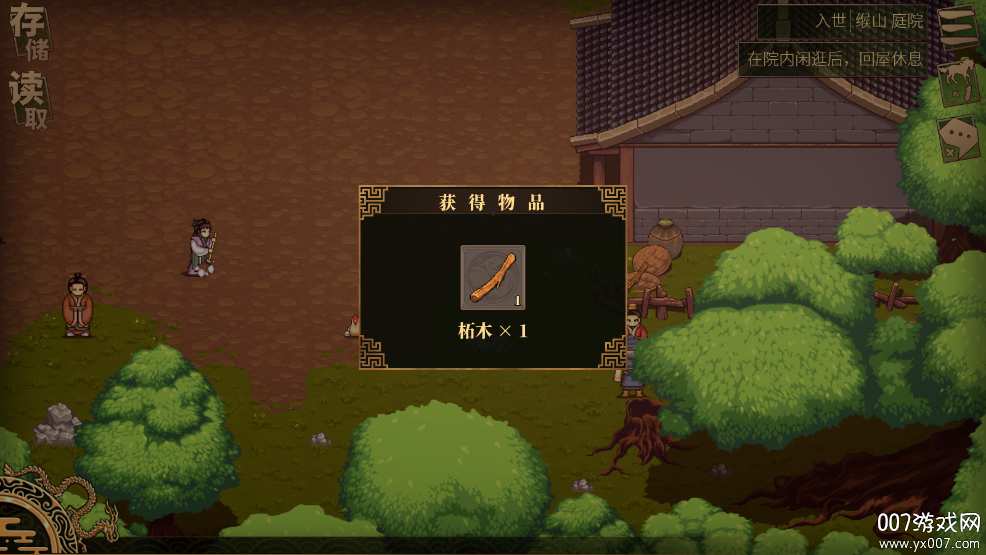The image size is (986, 555).
Task: Select the 柘木 wood item slot
Action: click(x=492, y=277)
